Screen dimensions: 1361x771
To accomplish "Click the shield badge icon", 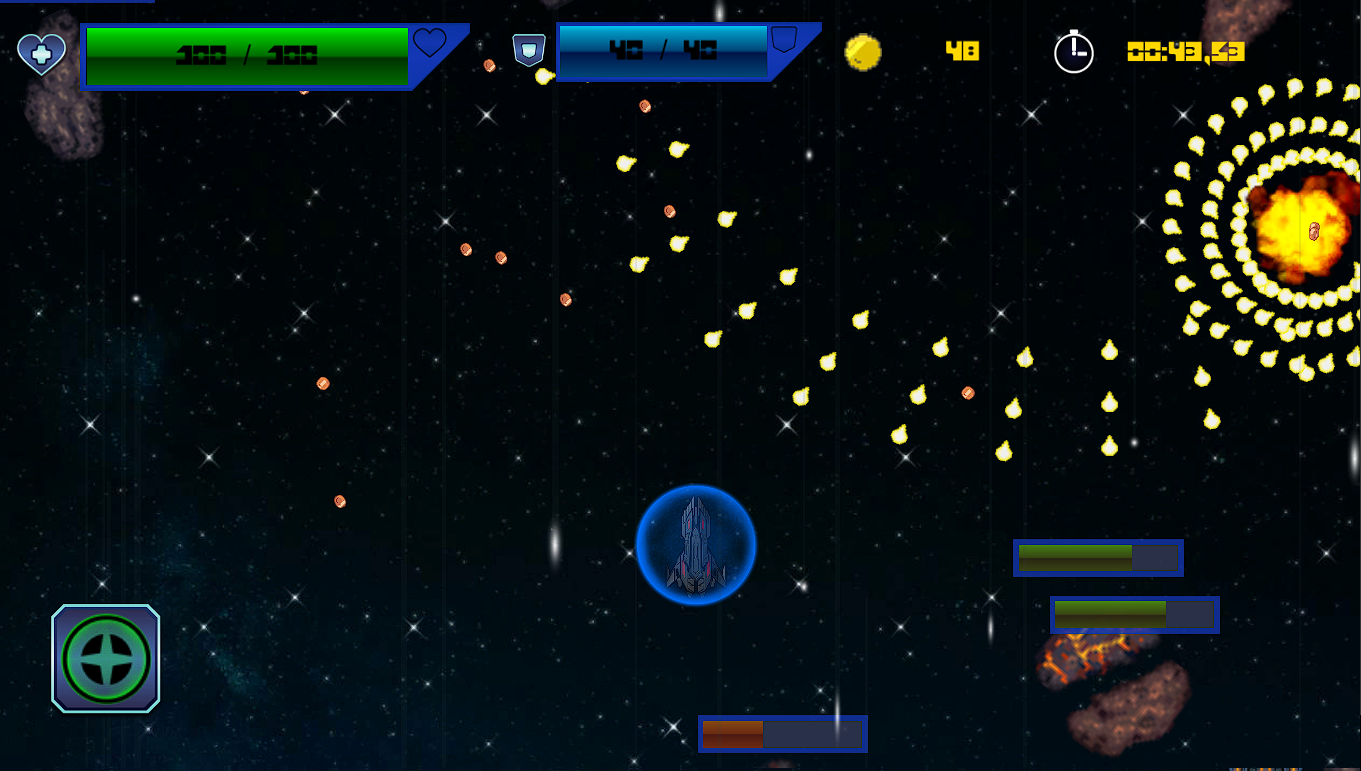I will click(528, 49).
